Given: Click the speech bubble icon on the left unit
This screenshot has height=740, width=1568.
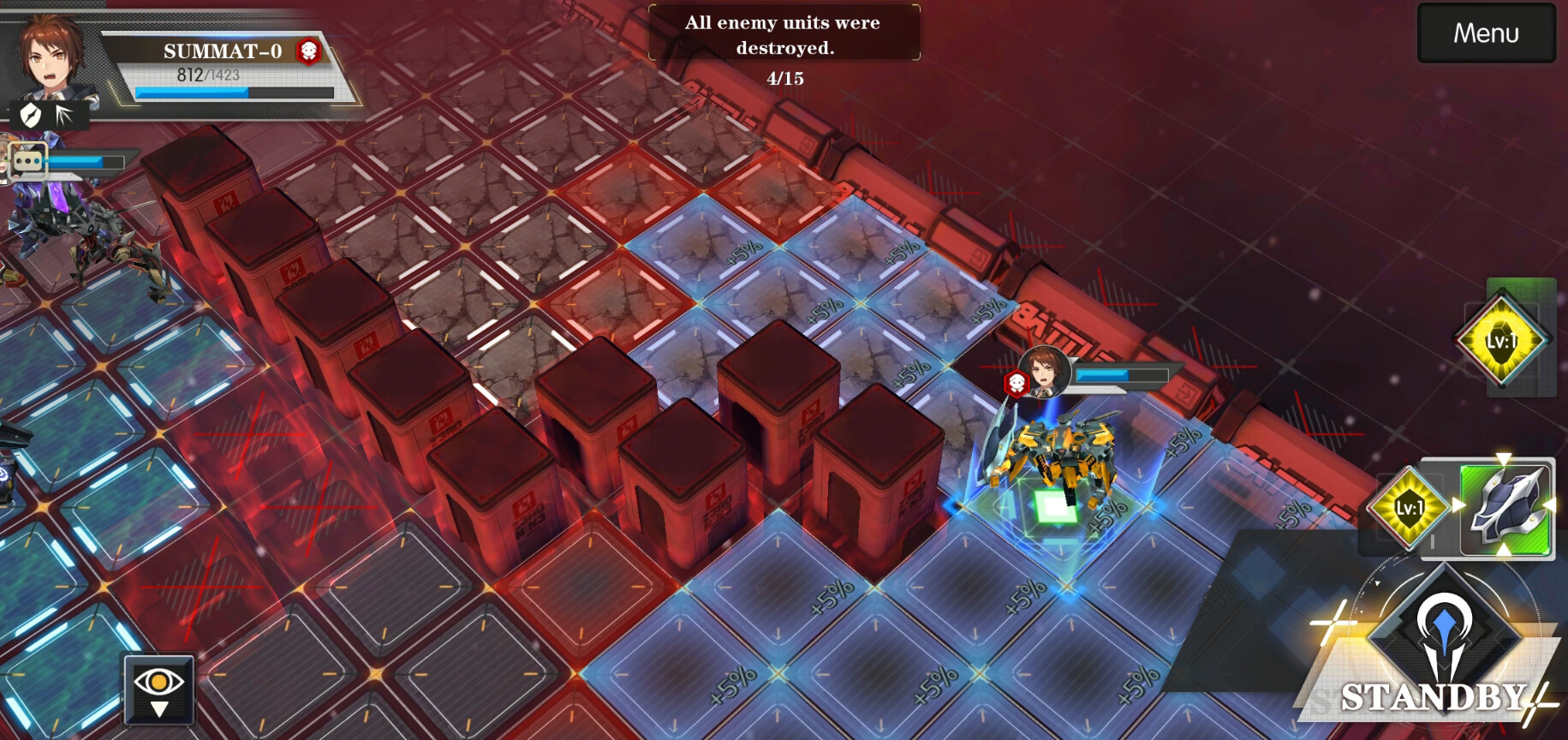Looking at the screenshot, I should click(x=28, y=160).
